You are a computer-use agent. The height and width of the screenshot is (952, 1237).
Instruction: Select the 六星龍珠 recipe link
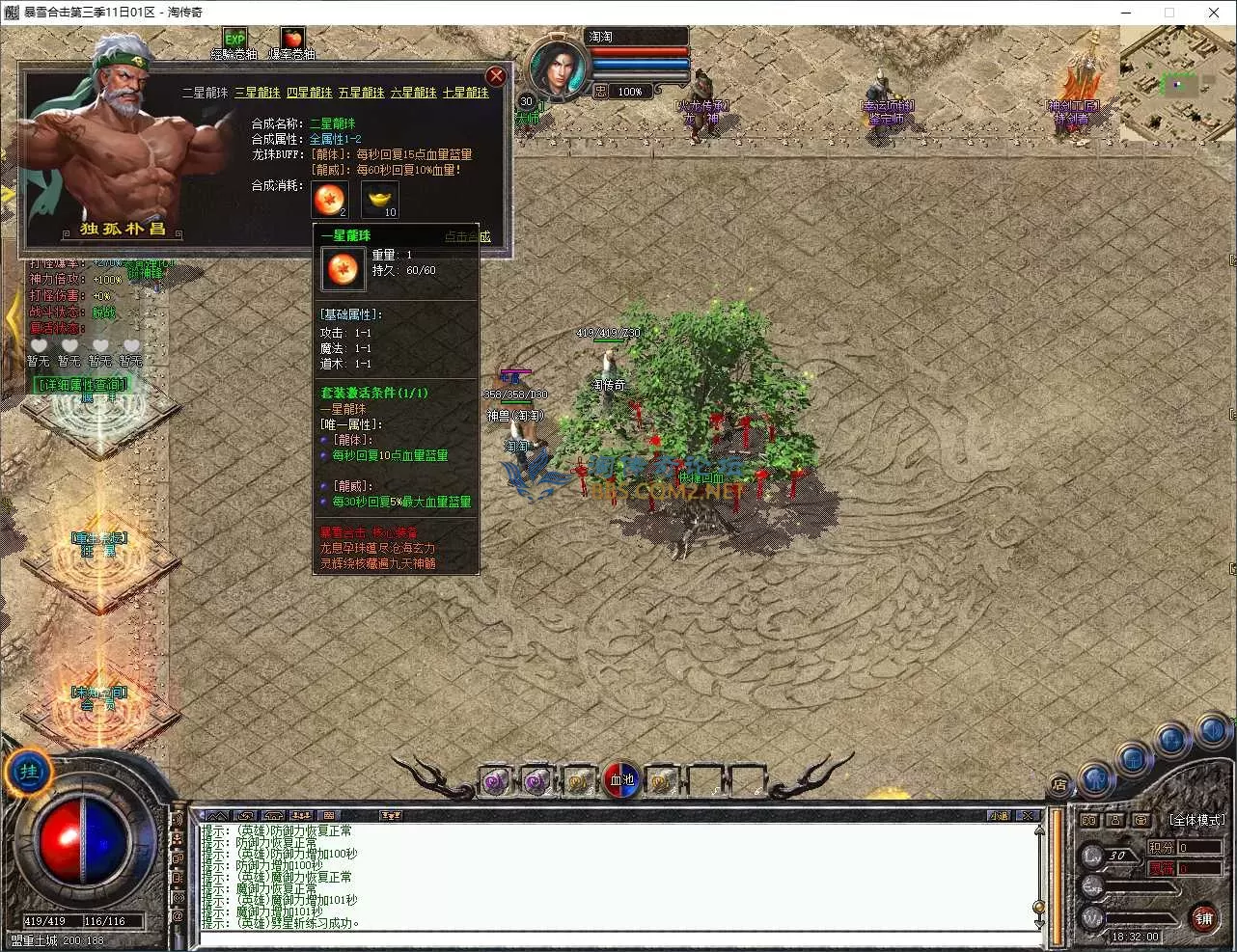(413, 93)
